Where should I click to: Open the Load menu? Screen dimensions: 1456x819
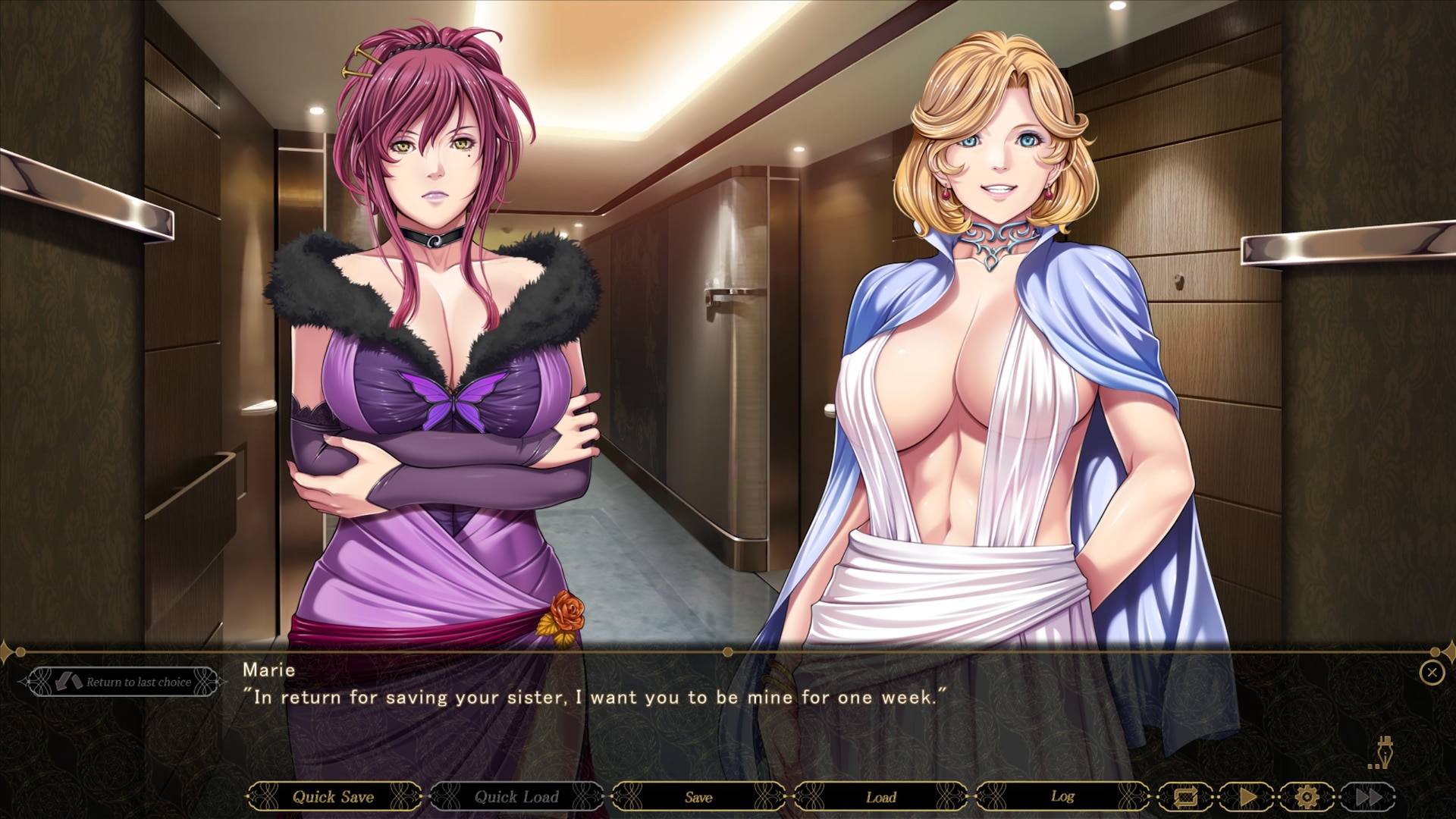(x=881, y=797)
